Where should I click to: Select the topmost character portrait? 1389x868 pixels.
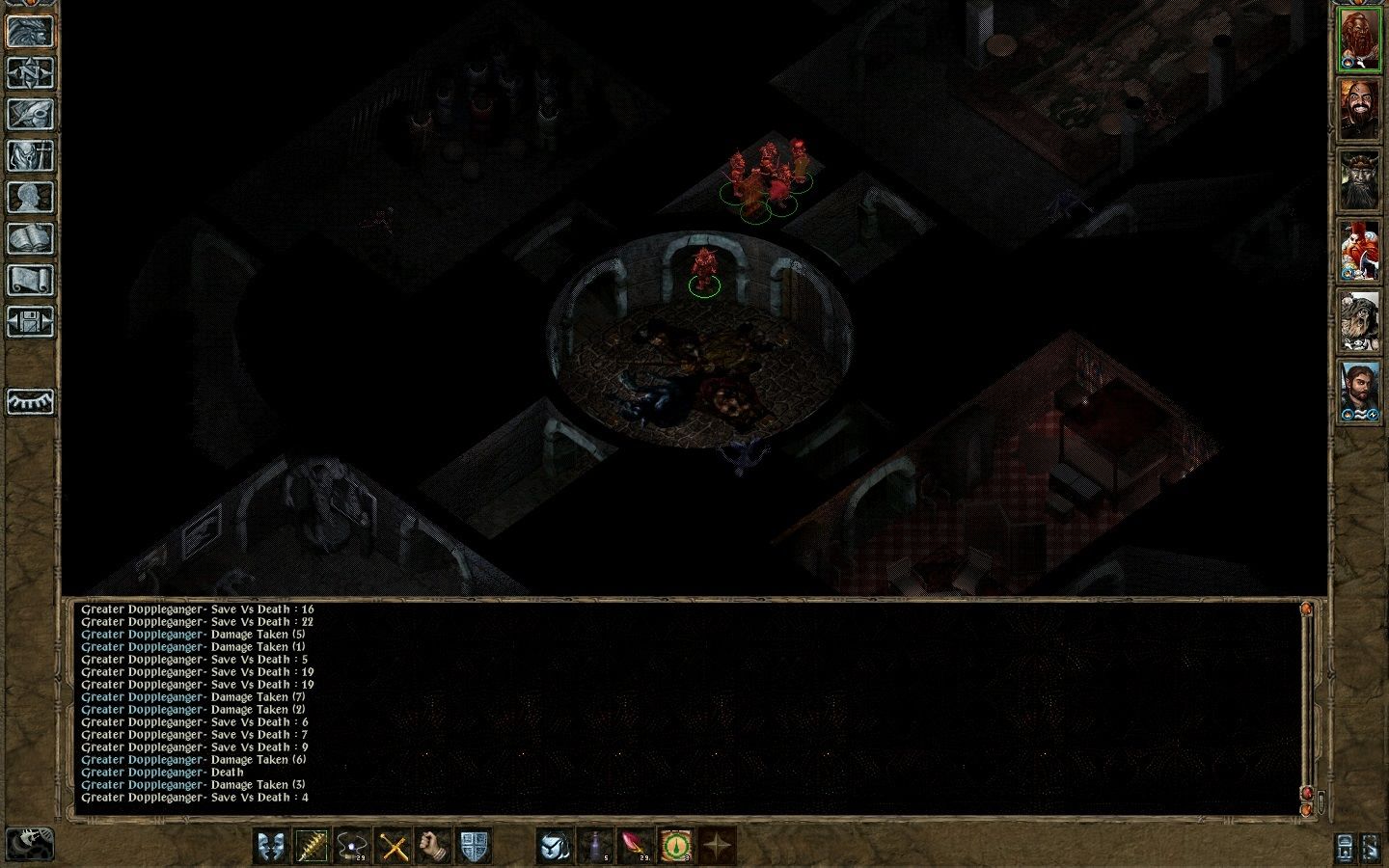coord(1361,39)
